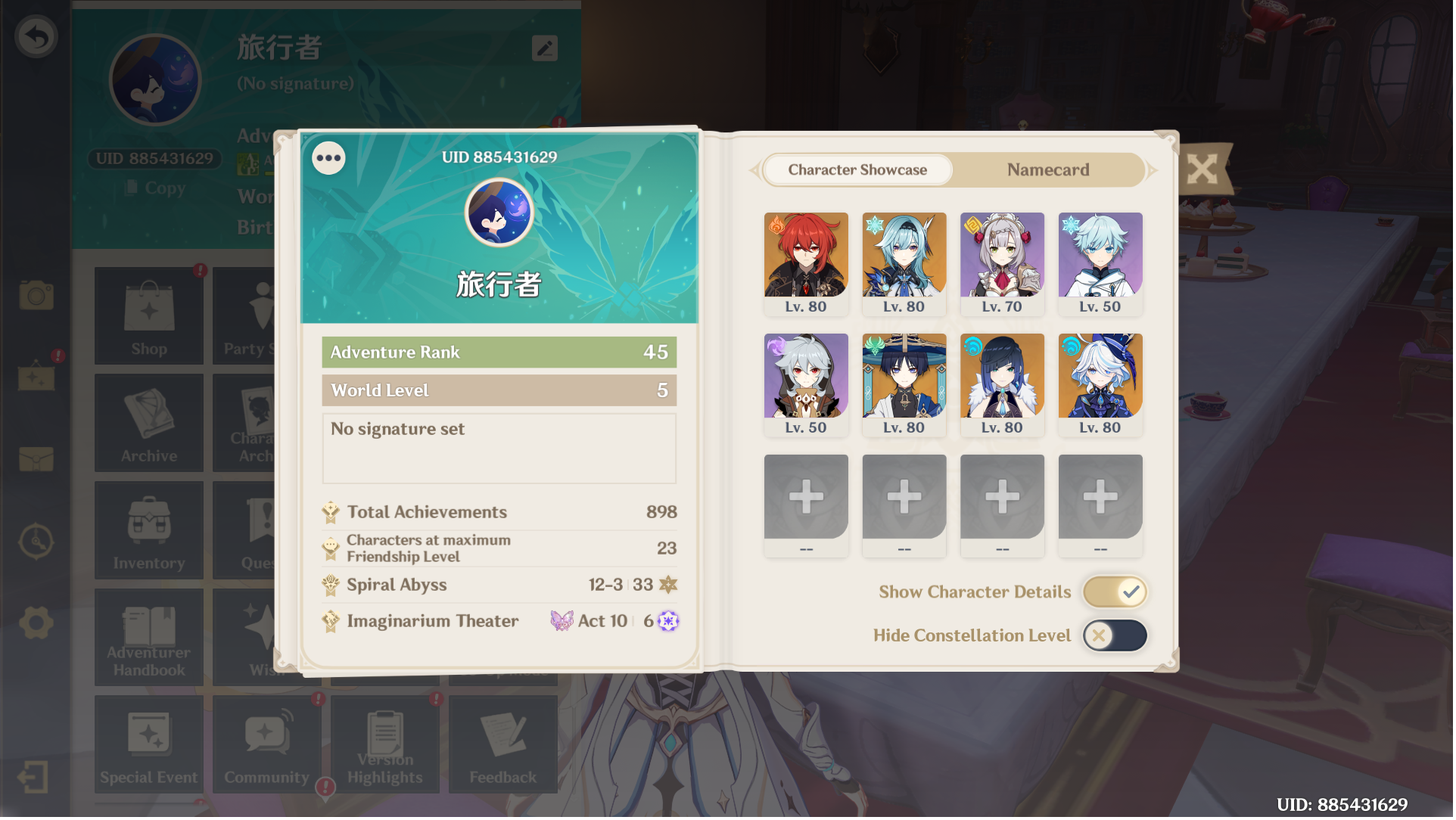This screenshot has width=1456, height=820.
Task: Open the profile's more options ellipsis menu
Action: (x=328, y=158)
